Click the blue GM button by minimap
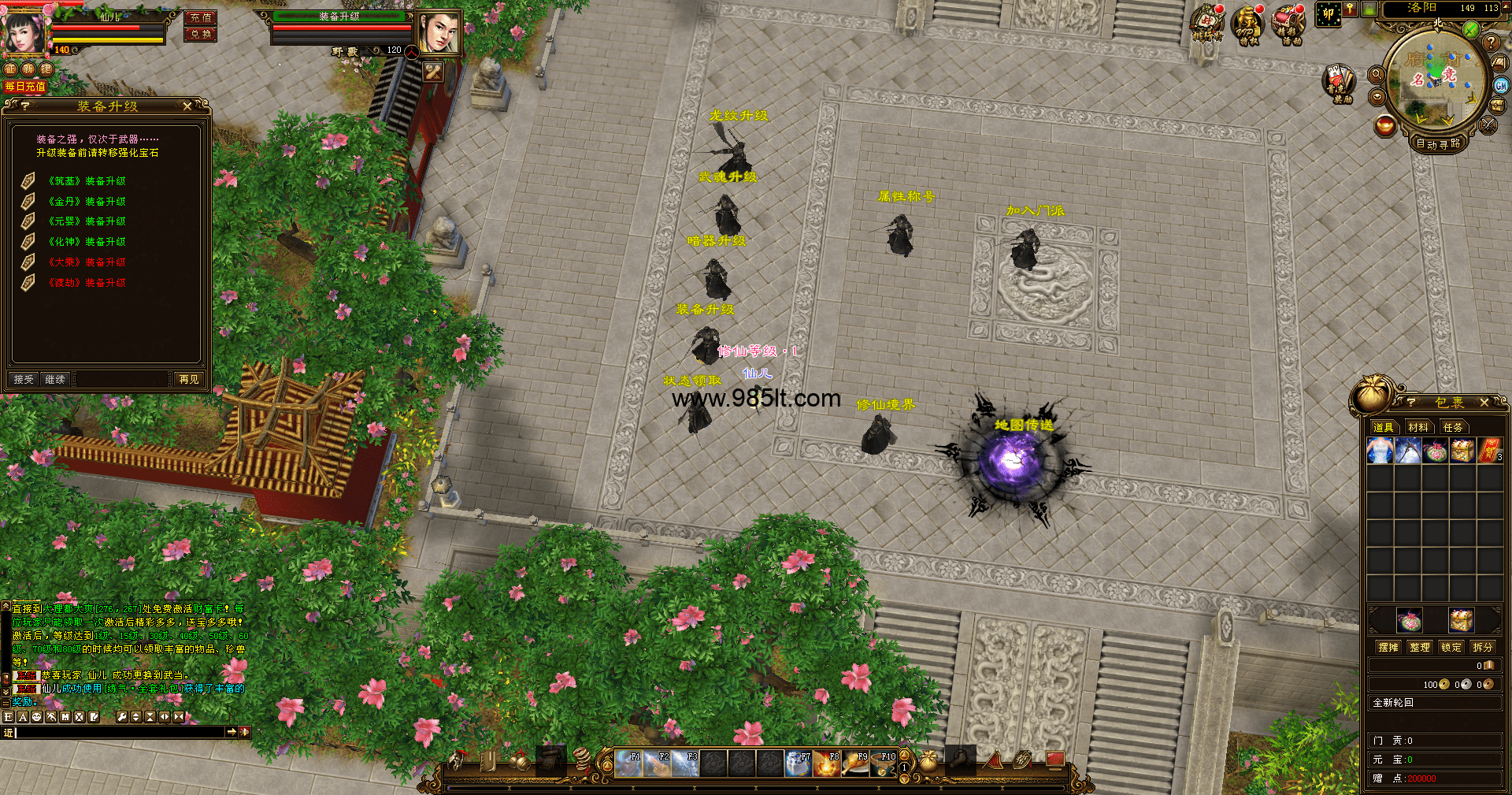The height and width of the screenshot is (795, 1512). coord(1501,86)
